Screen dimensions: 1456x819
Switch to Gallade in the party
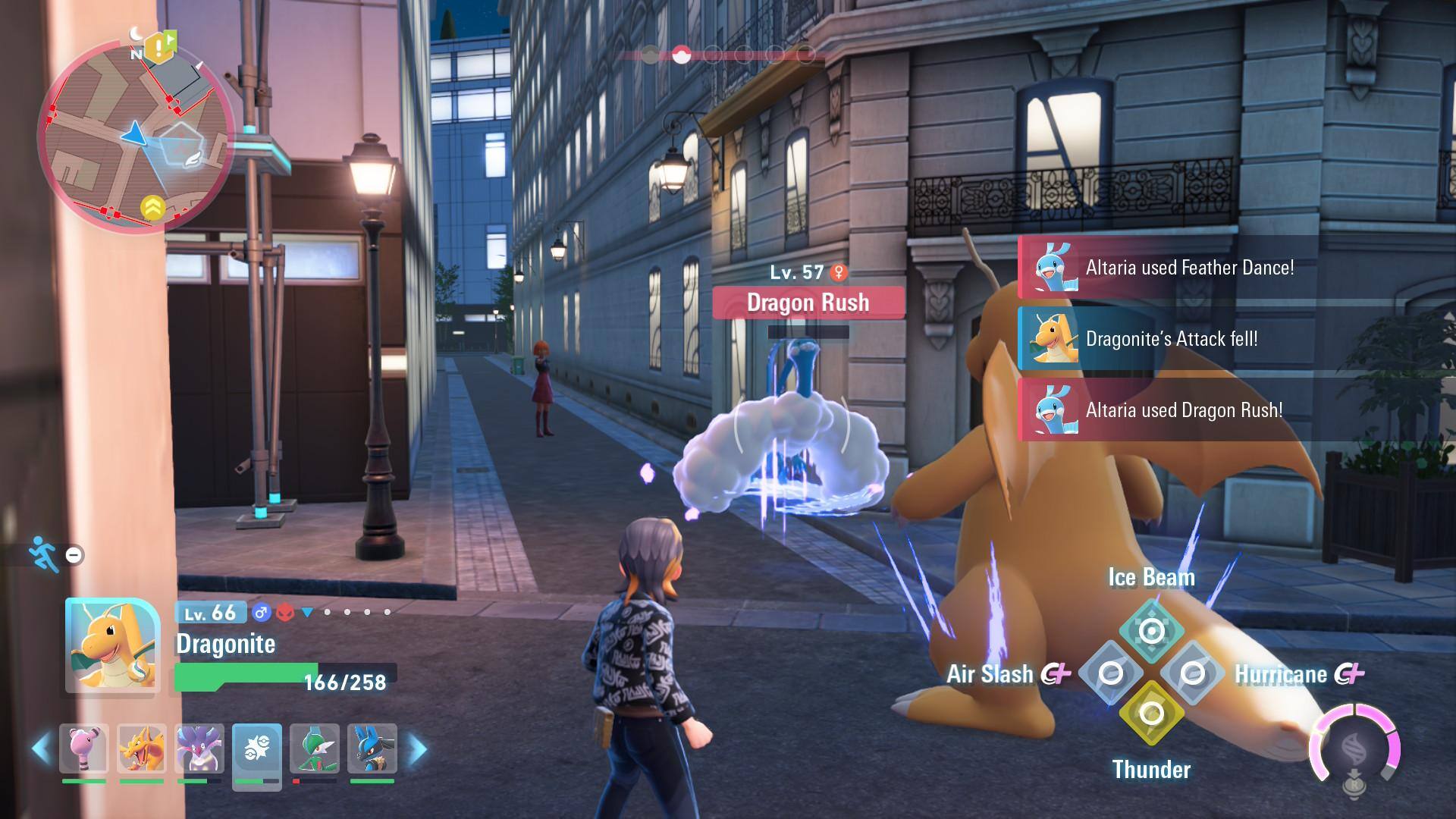(315, 749)
